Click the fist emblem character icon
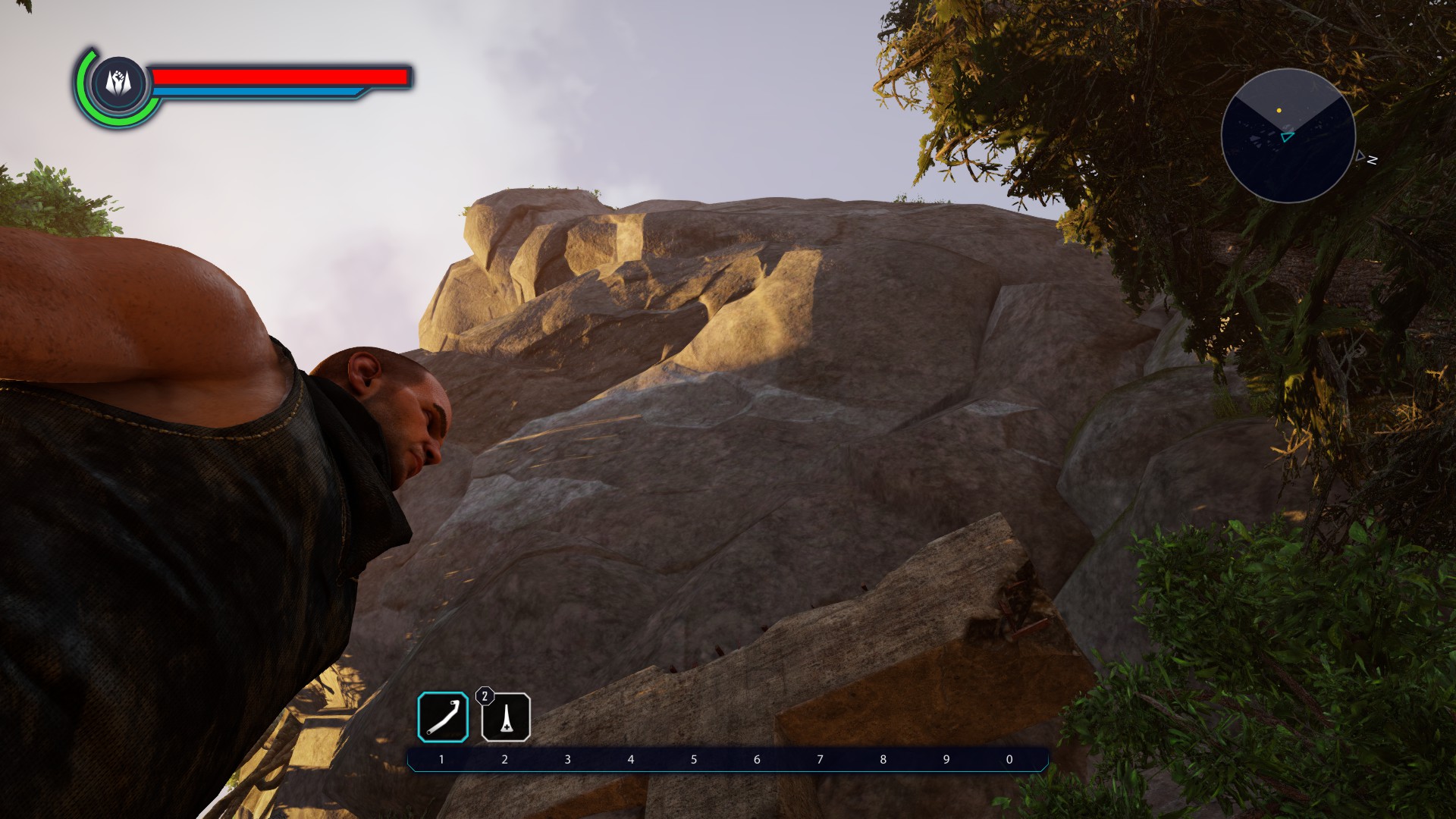 (119, 83)
